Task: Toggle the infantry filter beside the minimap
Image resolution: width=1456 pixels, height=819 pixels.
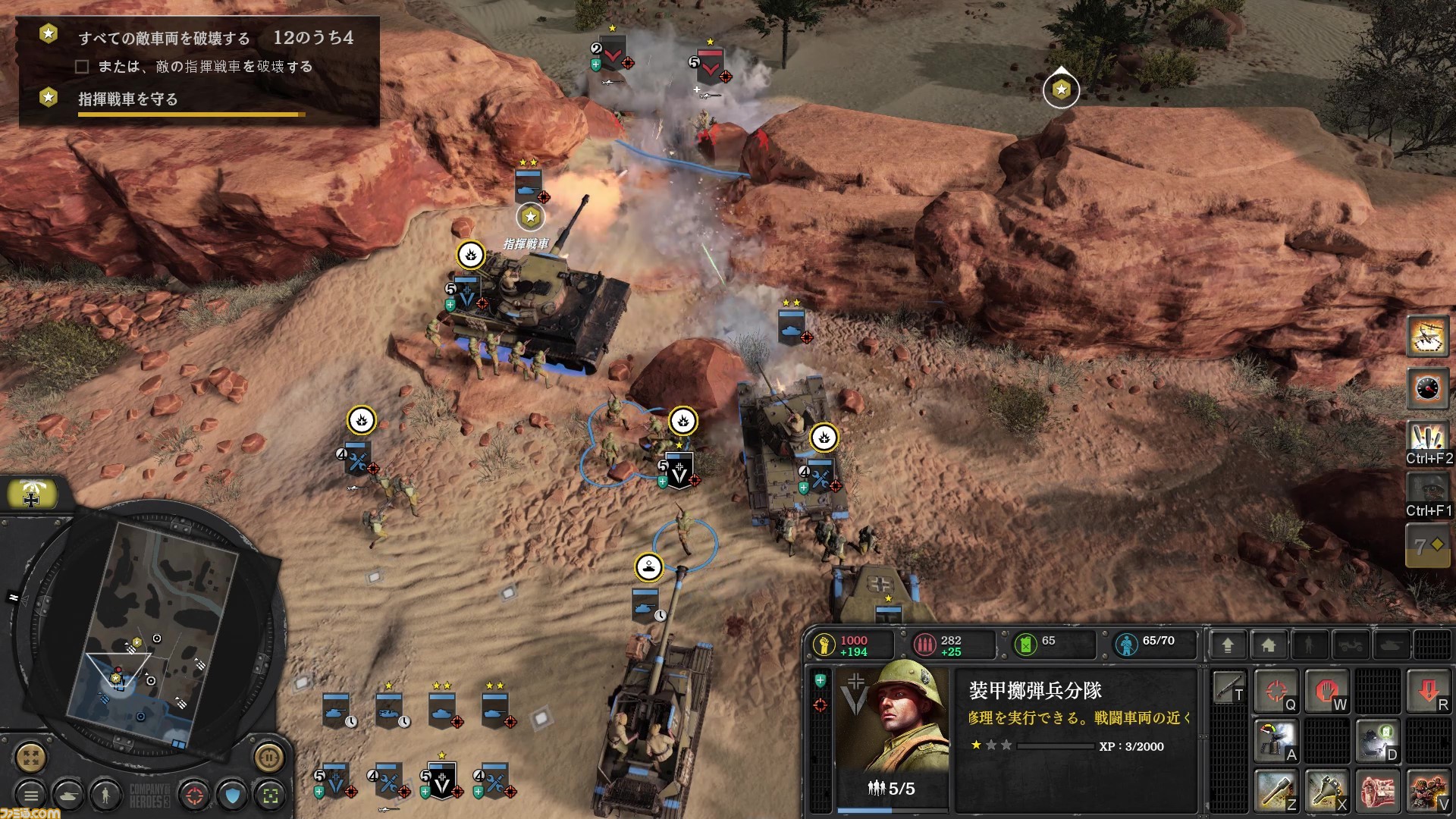Action: point(105,795)
